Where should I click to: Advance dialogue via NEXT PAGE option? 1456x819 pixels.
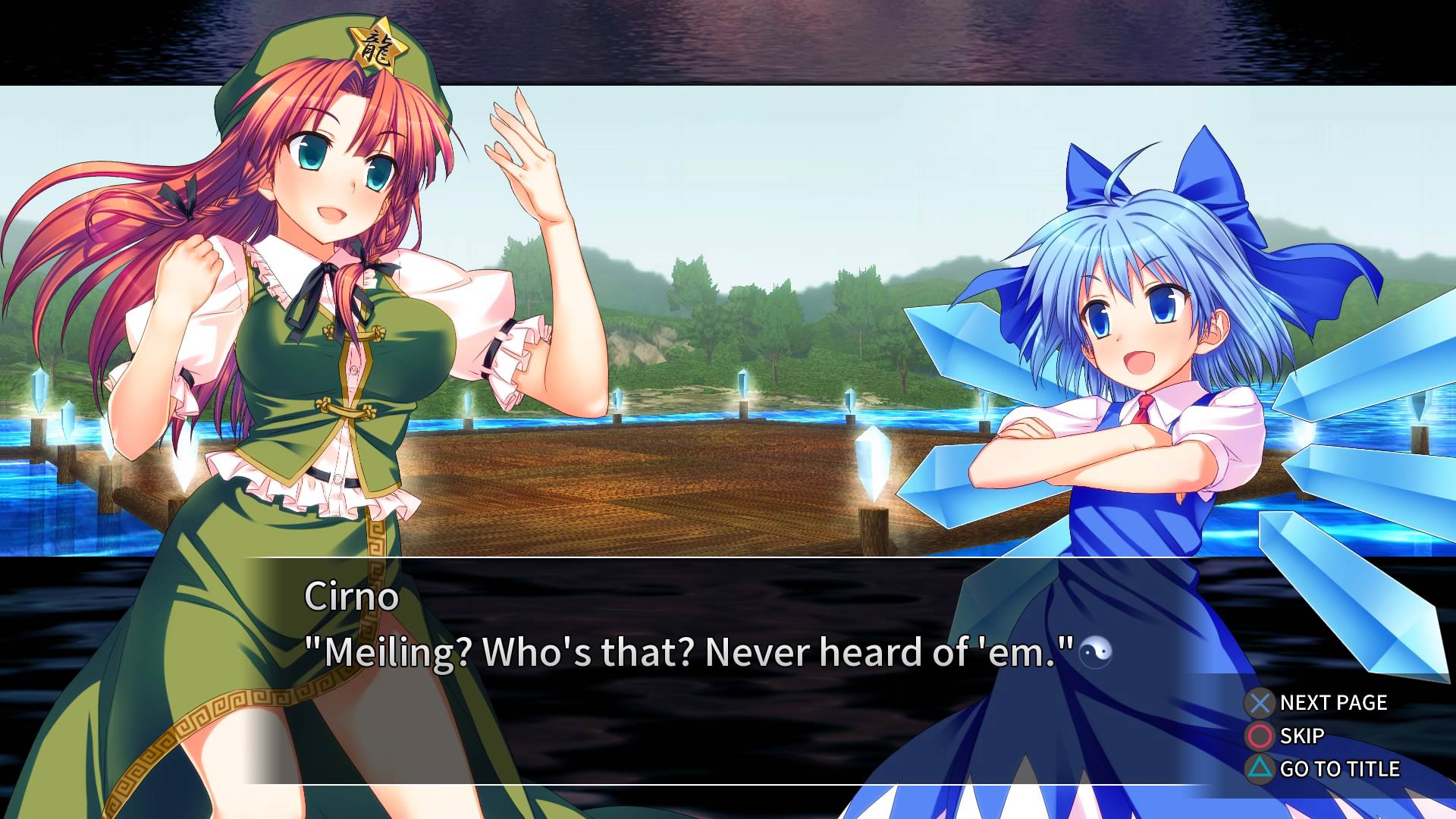pos(1332,702)
